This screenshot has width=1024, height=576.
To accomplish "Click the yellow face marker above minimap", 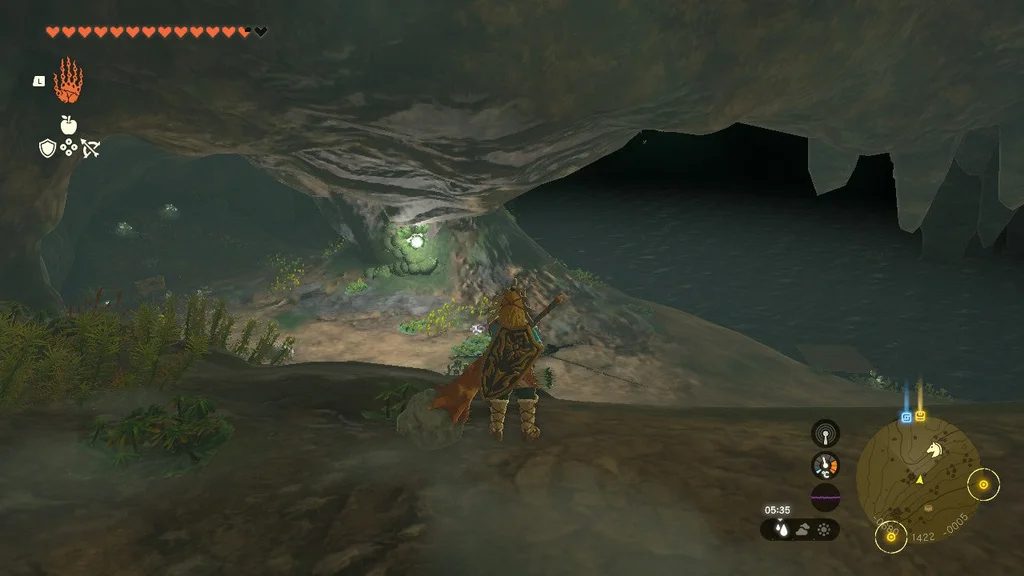I will 920,416.
